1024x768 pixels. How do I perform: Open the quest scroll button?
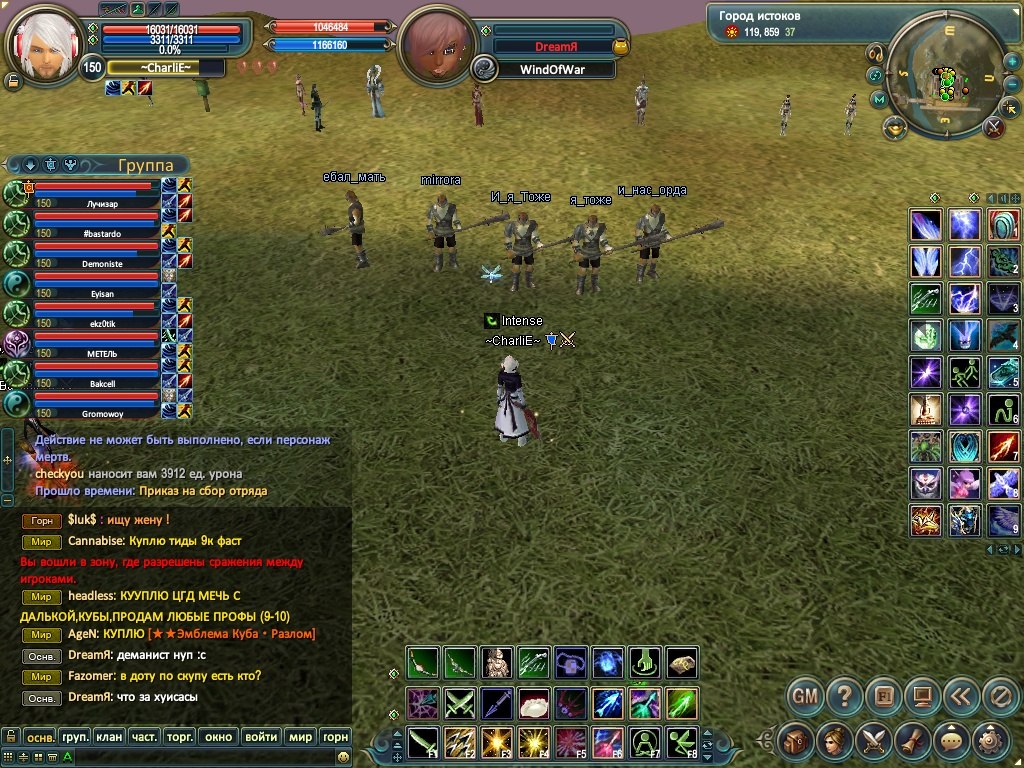click(911, 741)
